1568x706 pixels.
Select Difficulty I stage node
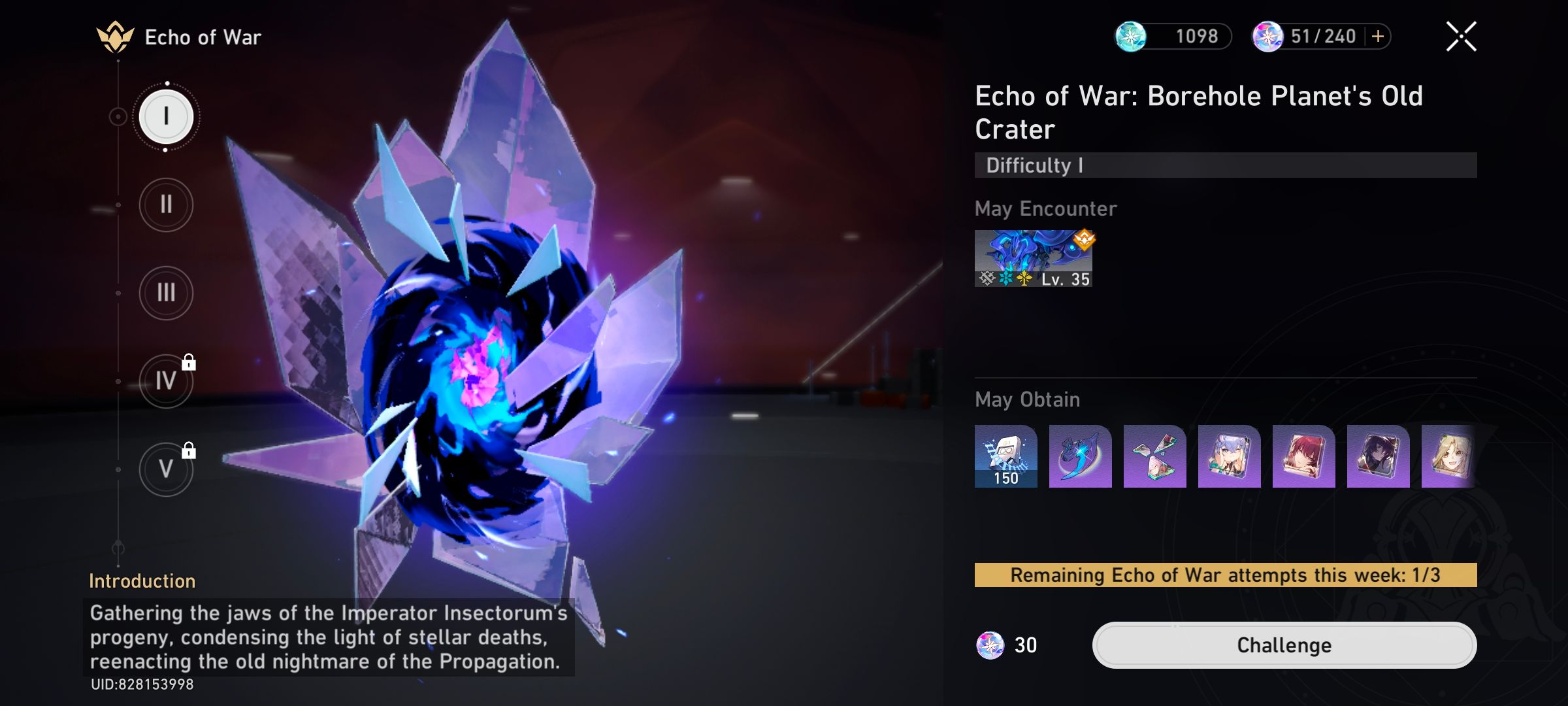pyautogui.click(x=166, y=116)
